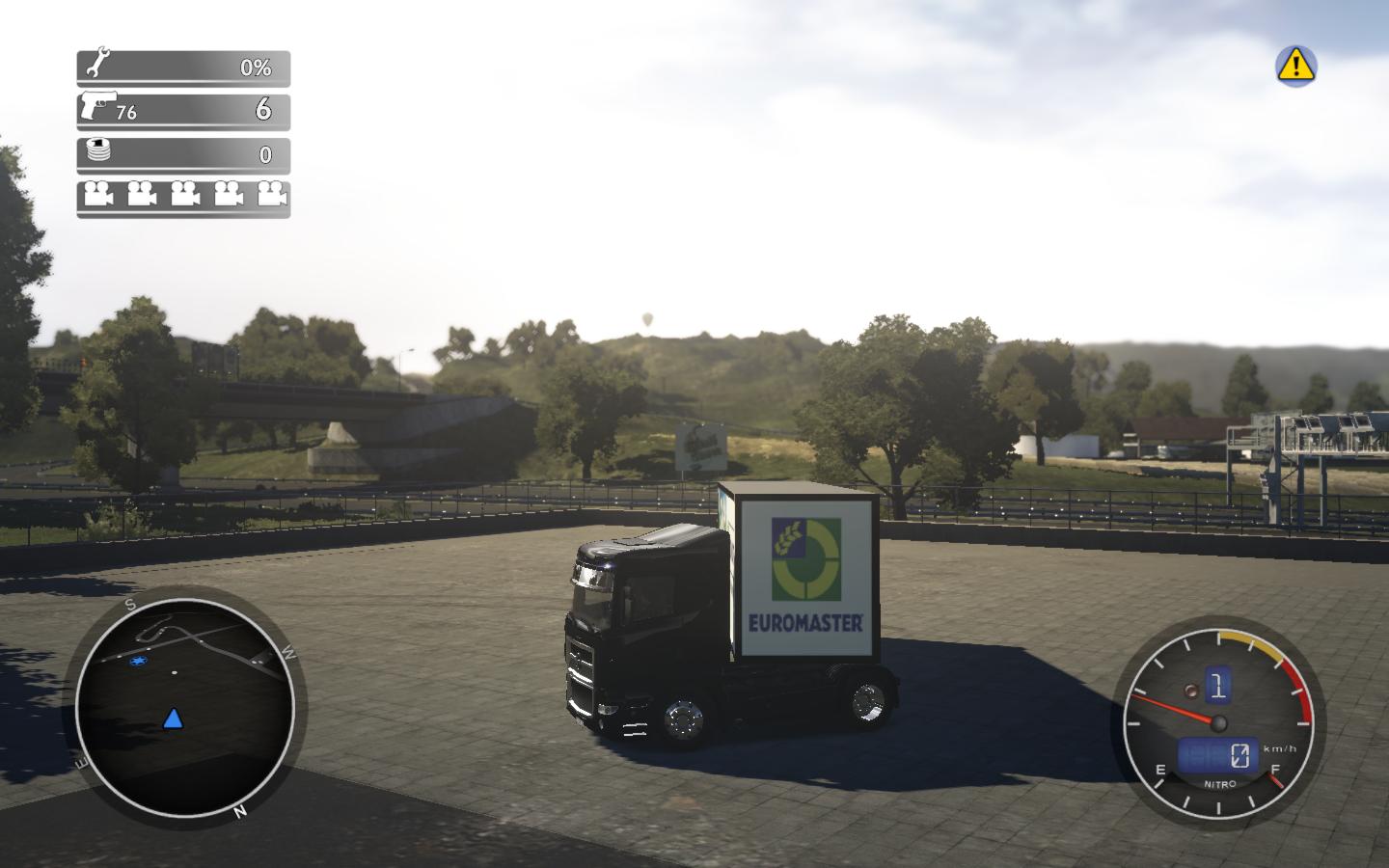Click the circular minimap
The height and width of the screenshot is (868, 1389).
184,707
